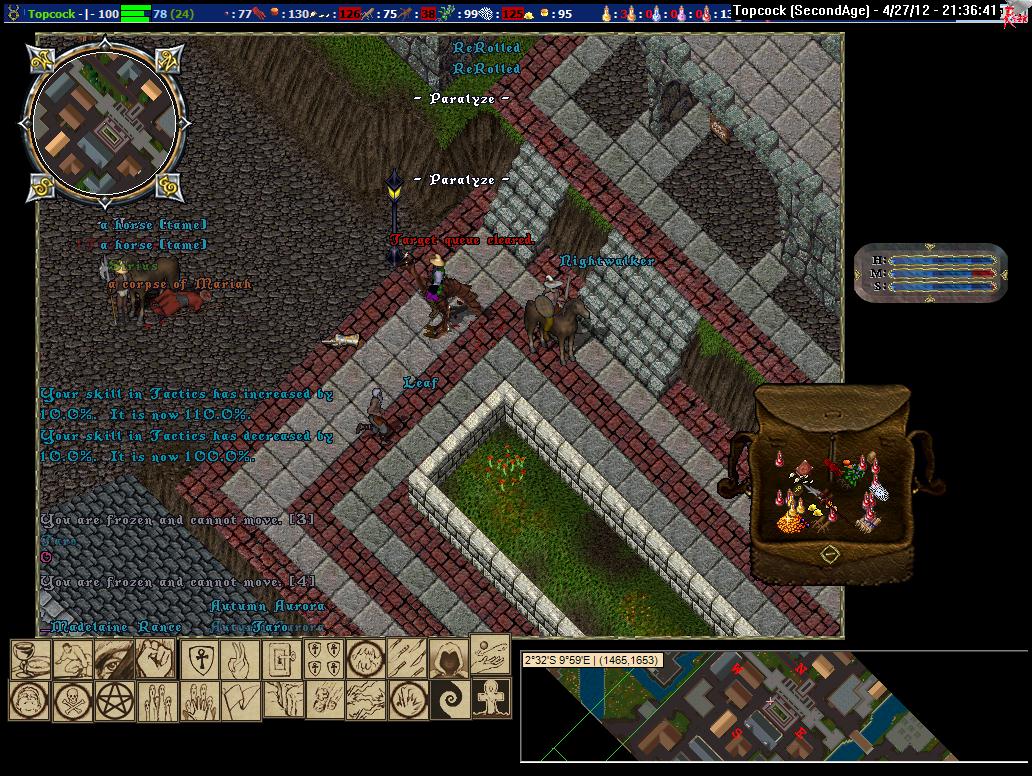Minimize the backpack with its diamond button

point(830,553)
